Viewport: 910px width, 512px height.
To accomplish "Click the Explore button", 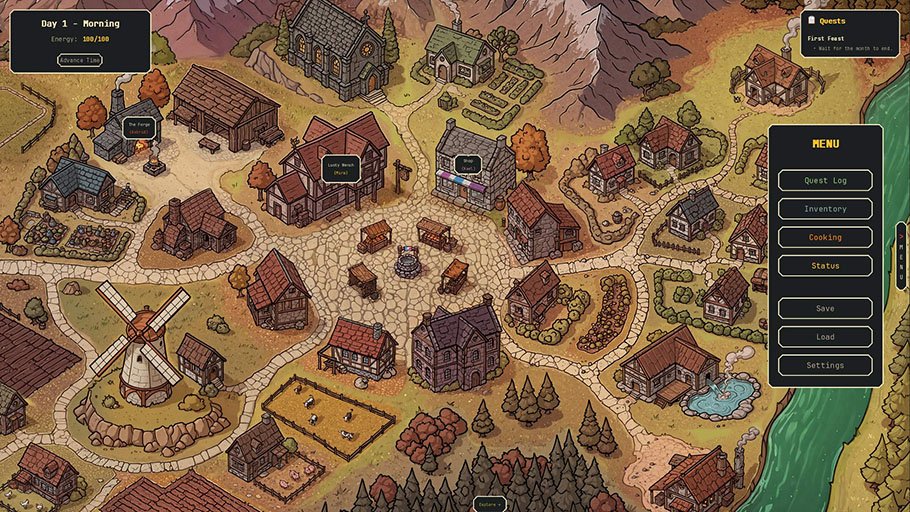I will 488,504.
